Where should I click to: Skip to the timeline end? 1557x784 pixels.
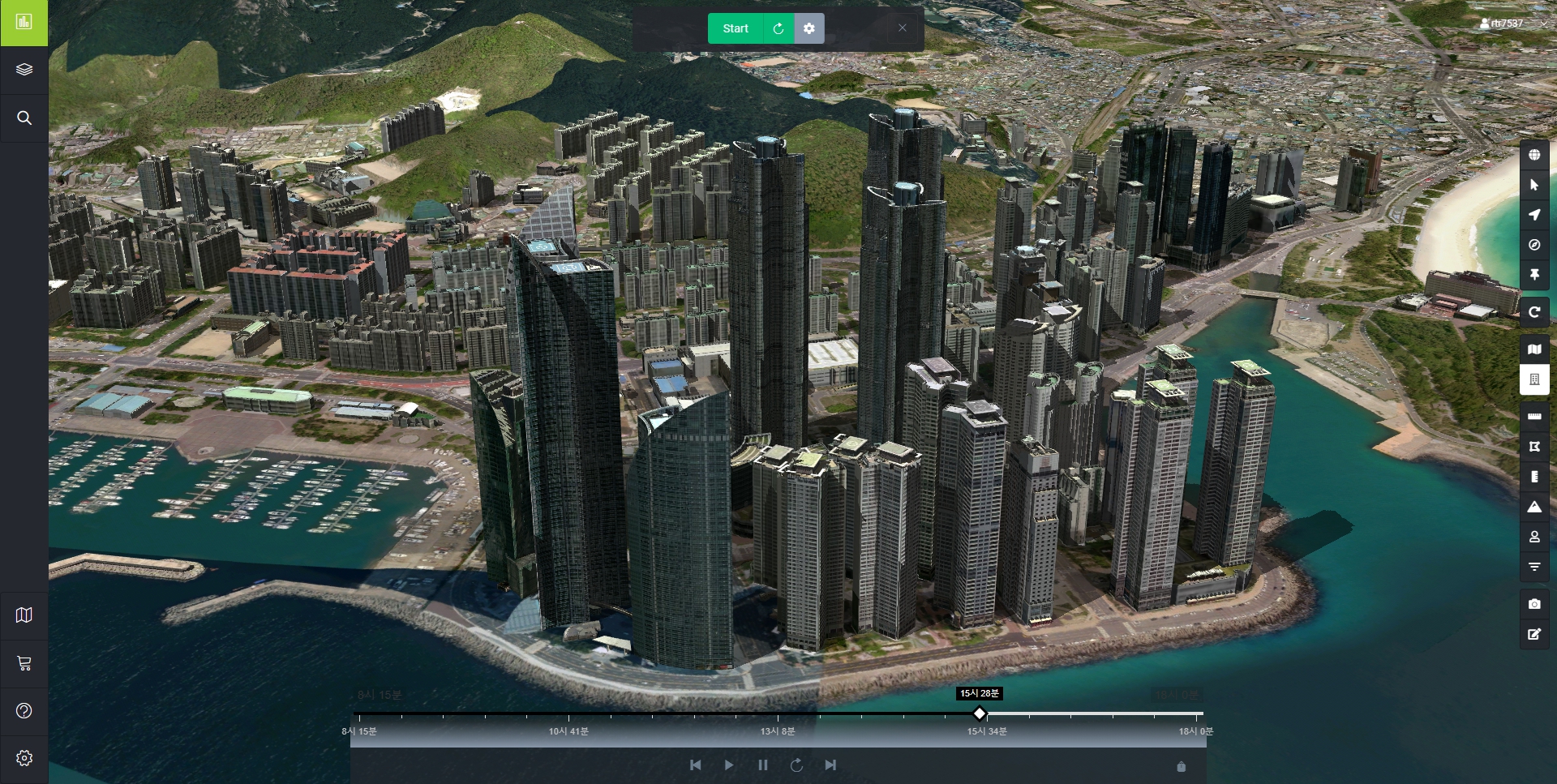(830, 765)
